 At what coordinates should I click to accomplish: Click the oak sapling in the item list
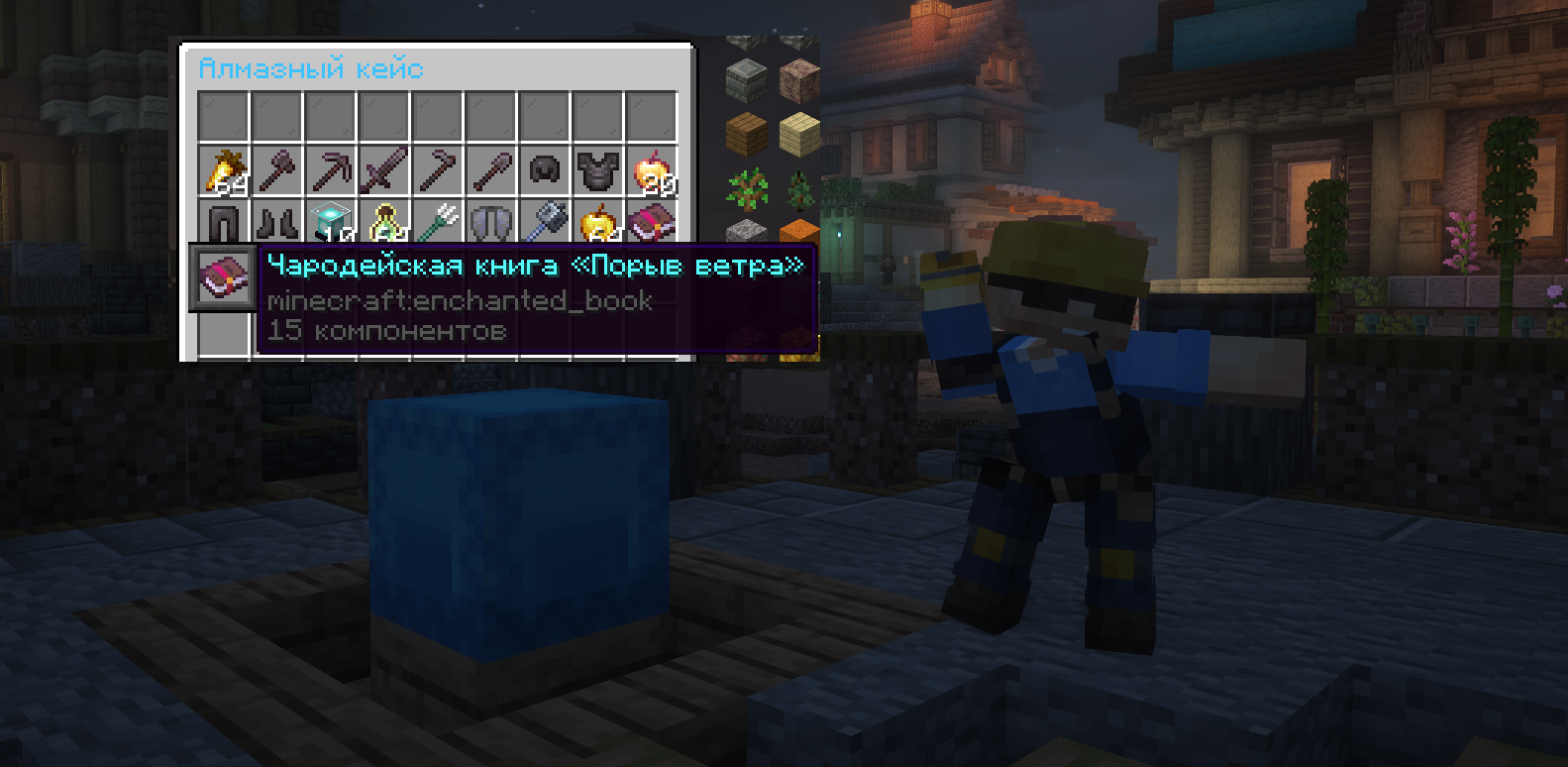(x=747, y=187)
